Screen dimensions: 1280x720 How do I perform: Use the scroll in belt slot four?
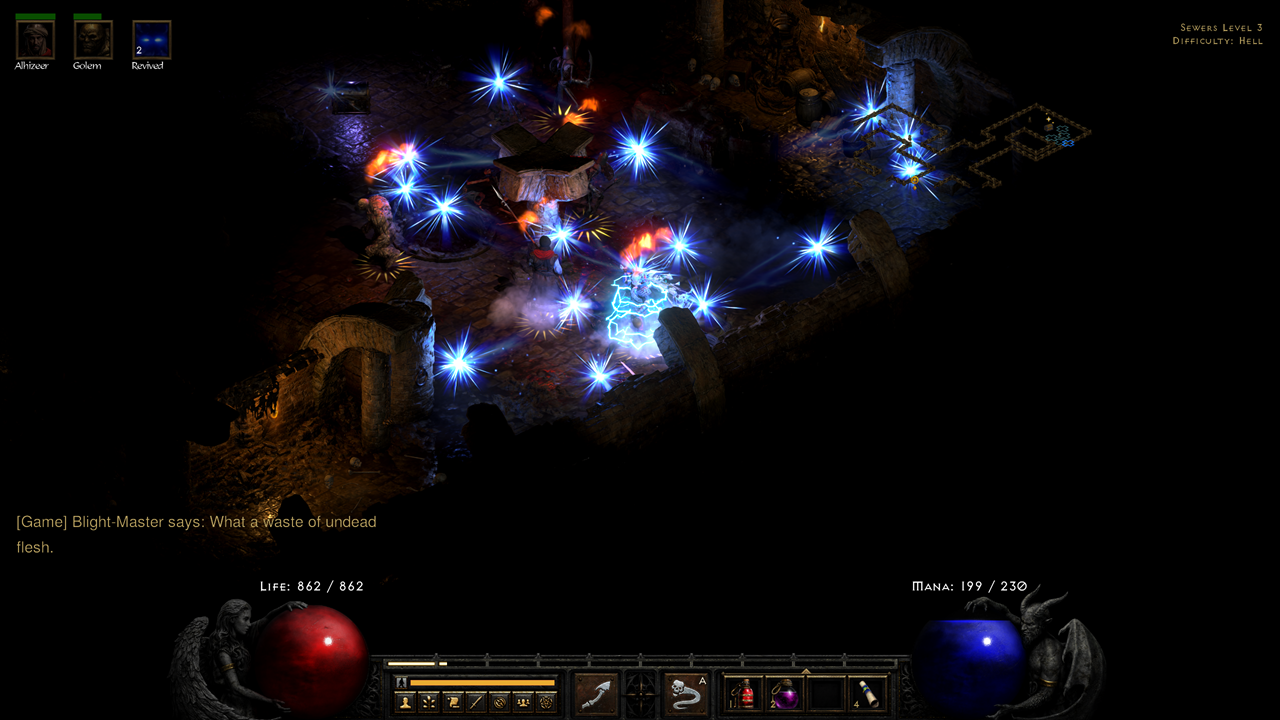[x=866, y=694]
